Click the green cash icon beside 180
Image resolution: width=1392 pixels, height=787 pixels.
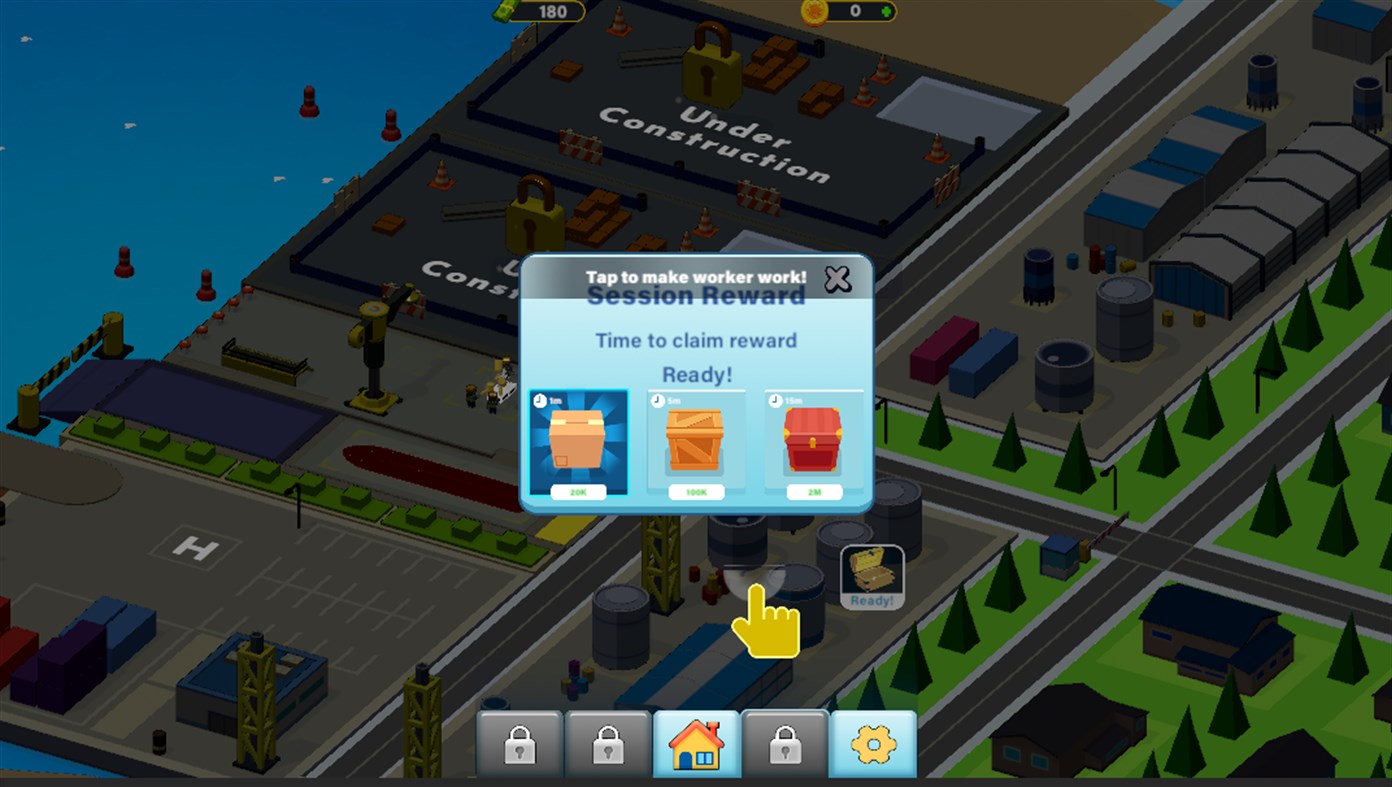click(x=505, y=12)
